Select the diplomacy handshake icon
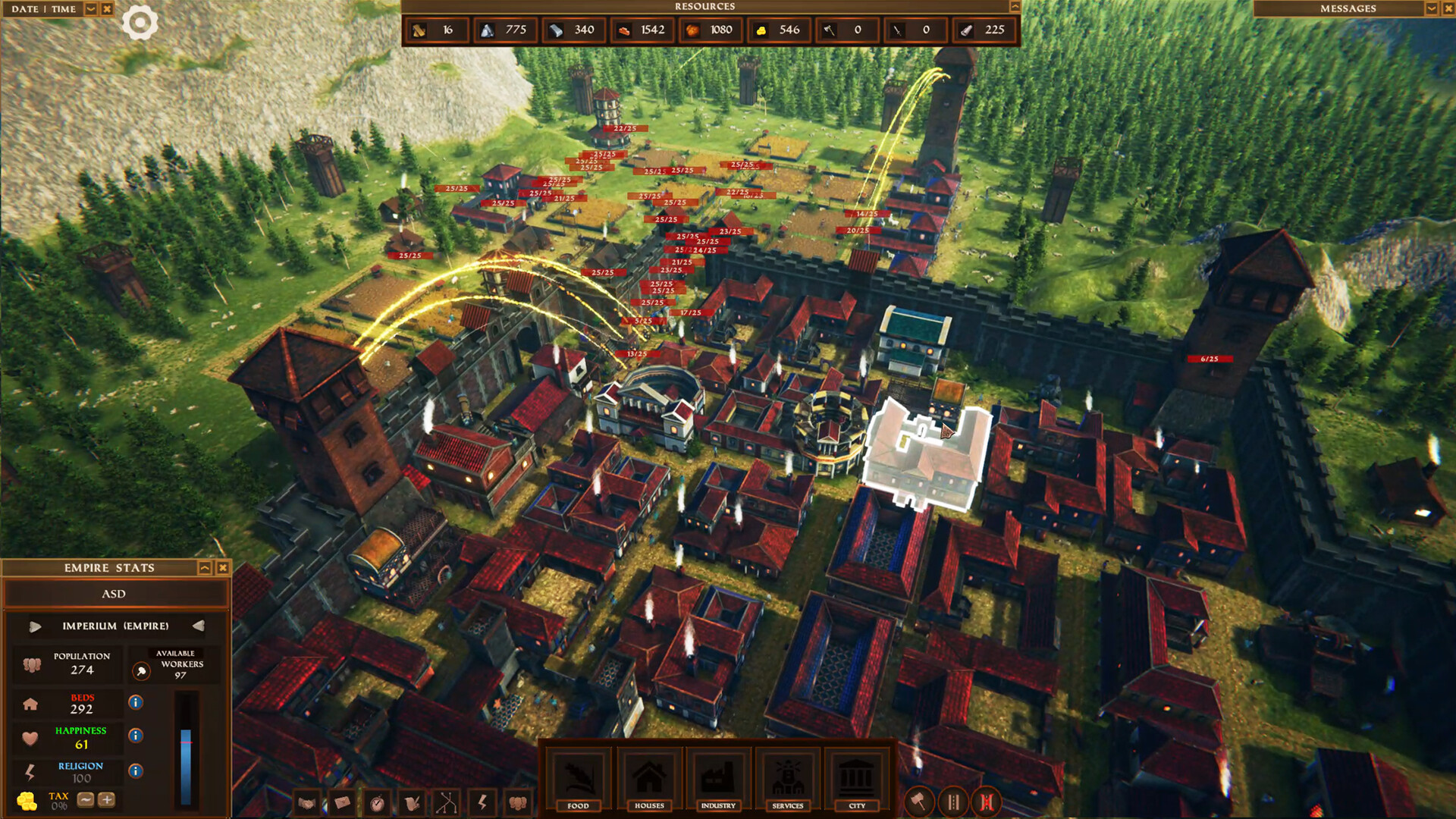 click(x=306, y=802)
